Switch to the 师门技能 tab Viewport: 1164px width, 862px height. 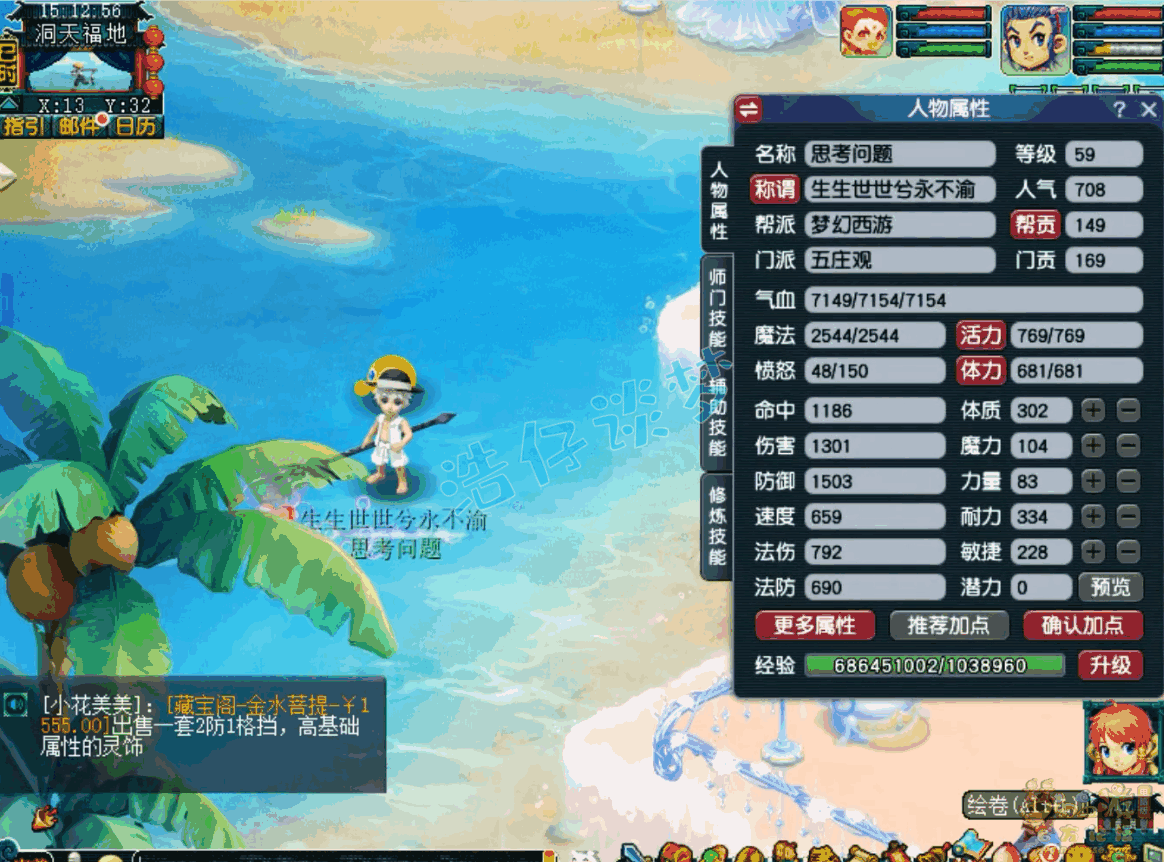pos(717,307)
